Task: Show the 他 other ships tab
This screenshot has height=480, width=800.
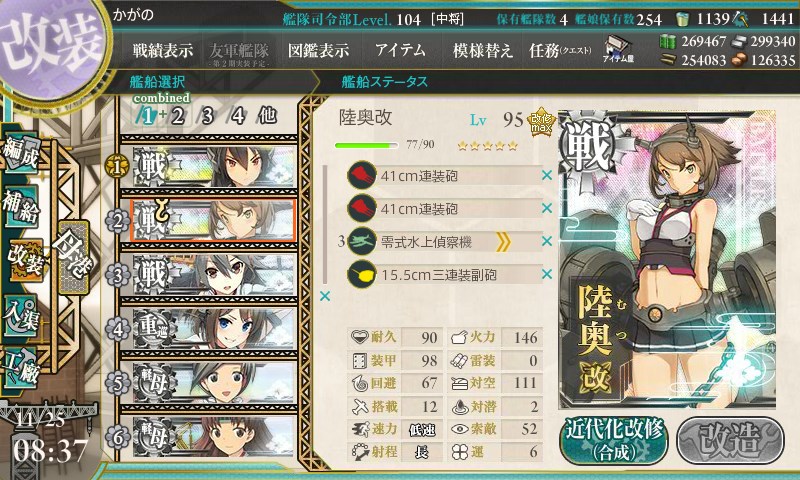Action: (x=266, y=115)
